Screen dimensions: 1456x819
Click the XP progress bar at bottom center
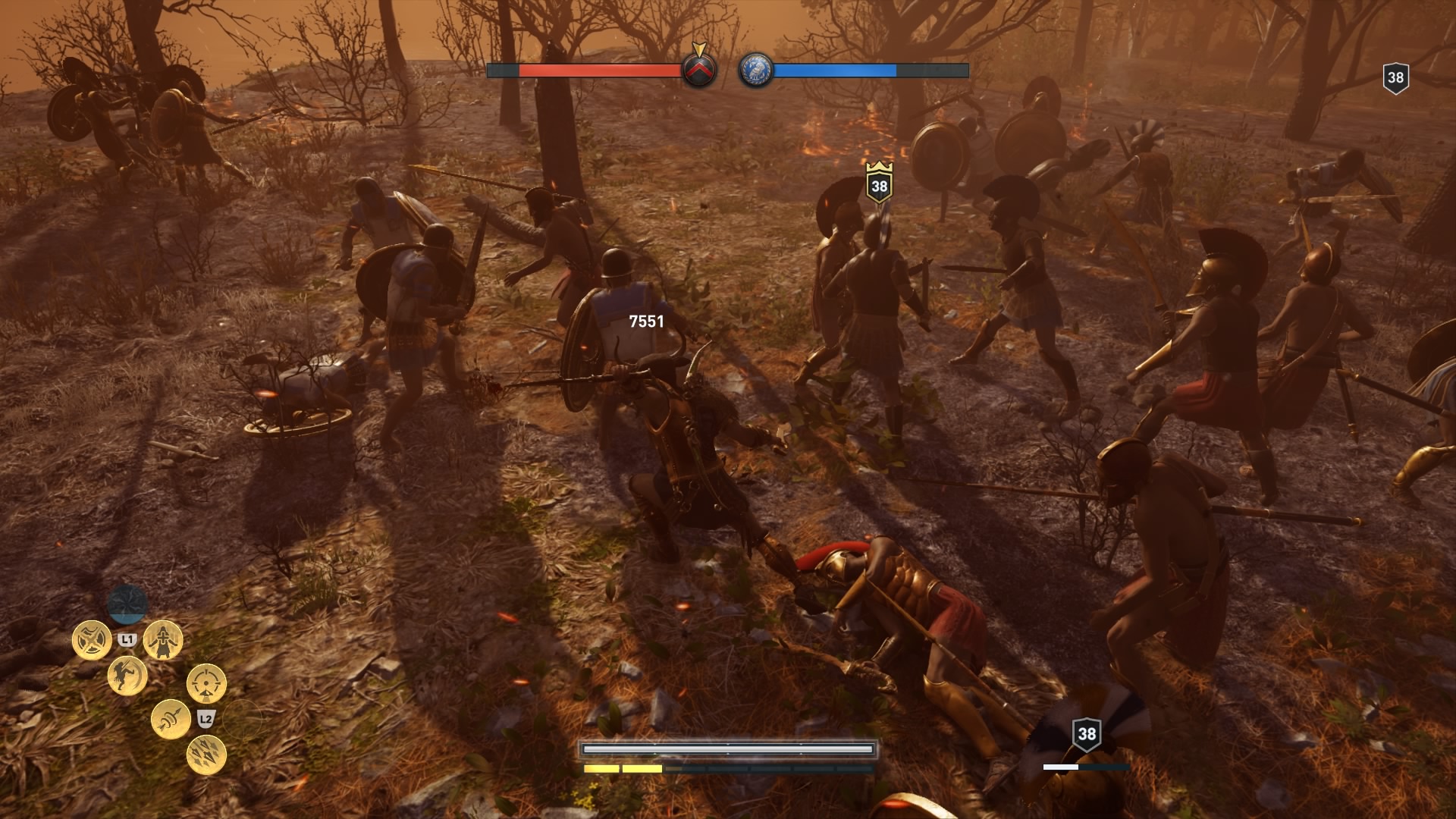(728, 746)
